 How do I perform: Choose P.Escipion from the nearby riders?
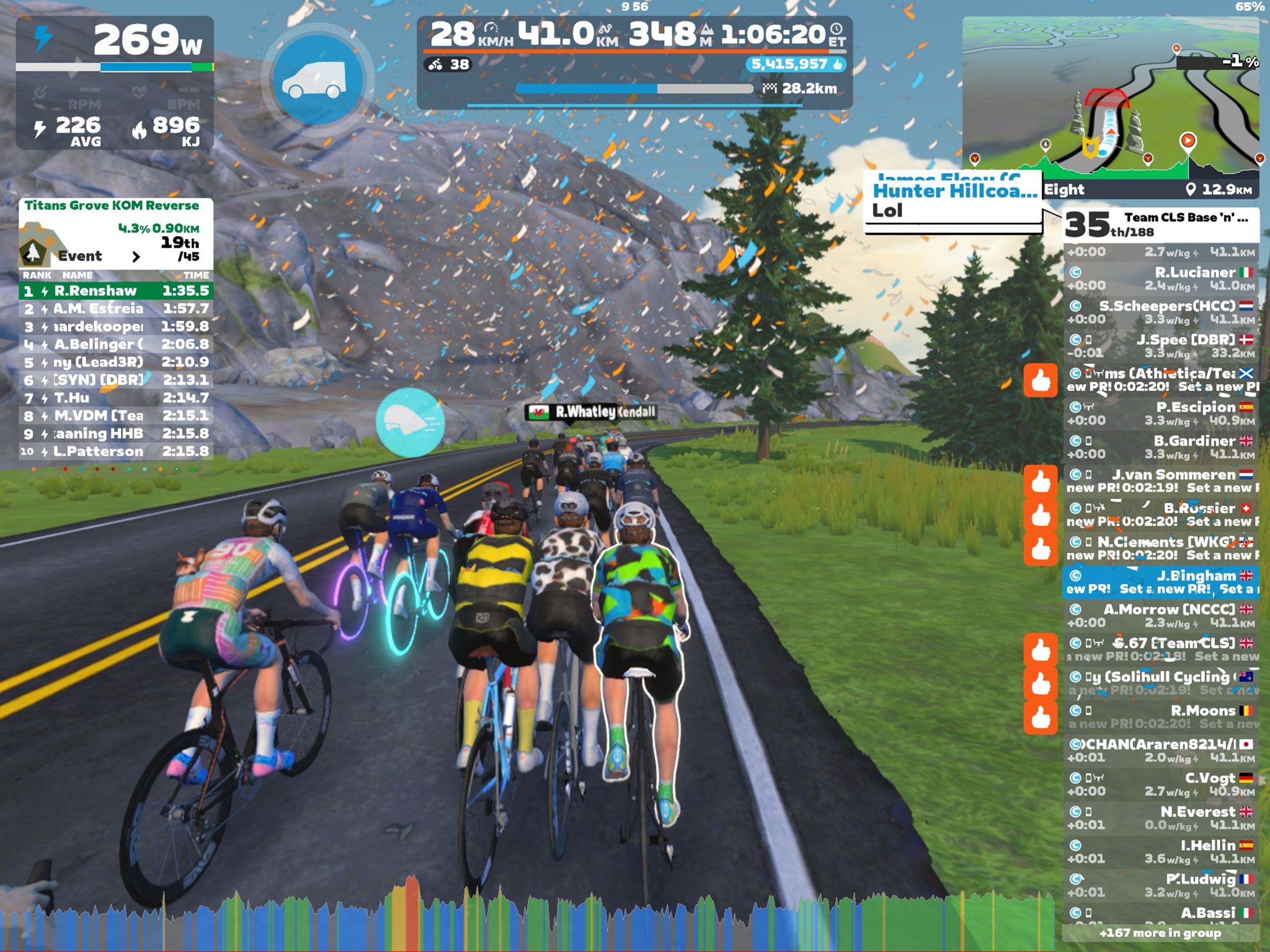(x=1160, y=413)
